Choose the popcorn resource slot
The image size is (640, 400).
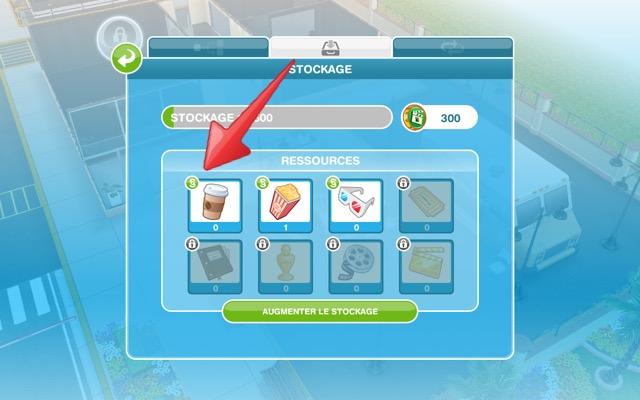(x=285, y=204)
